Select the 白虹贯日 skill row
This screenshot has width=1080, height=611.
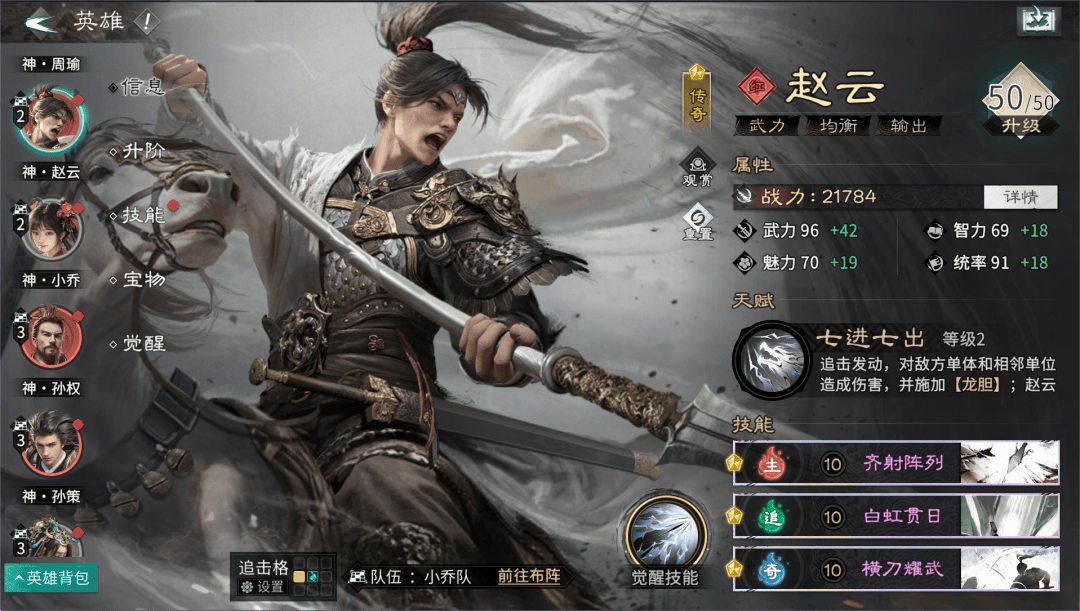[x=897, y=516]
